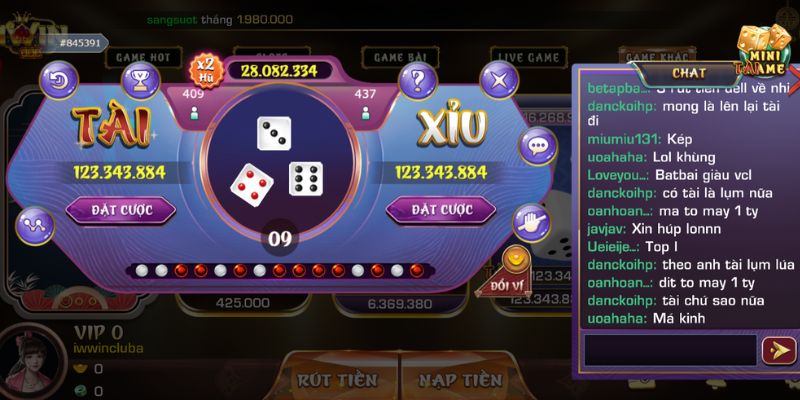Toggle the chat bubble icon

pyautogui.click(x=539, y=150)
